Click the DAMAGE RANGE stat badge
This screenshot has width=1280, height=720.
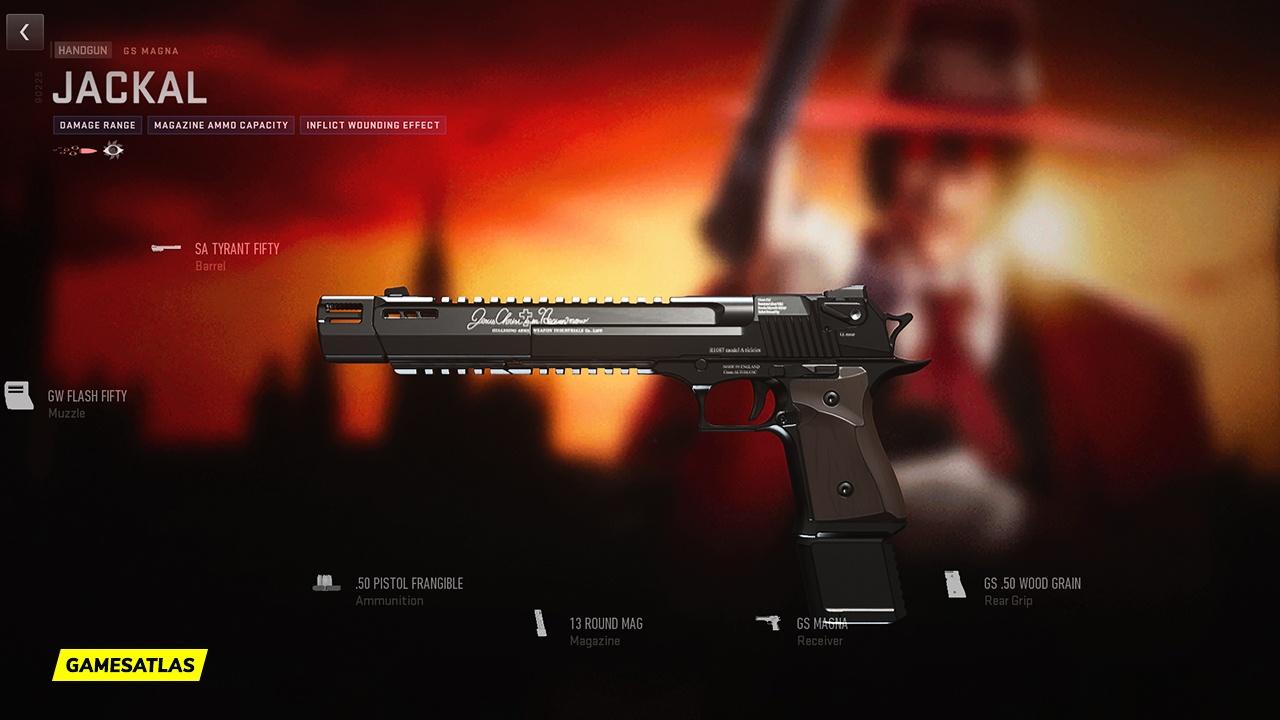(98, 125)
